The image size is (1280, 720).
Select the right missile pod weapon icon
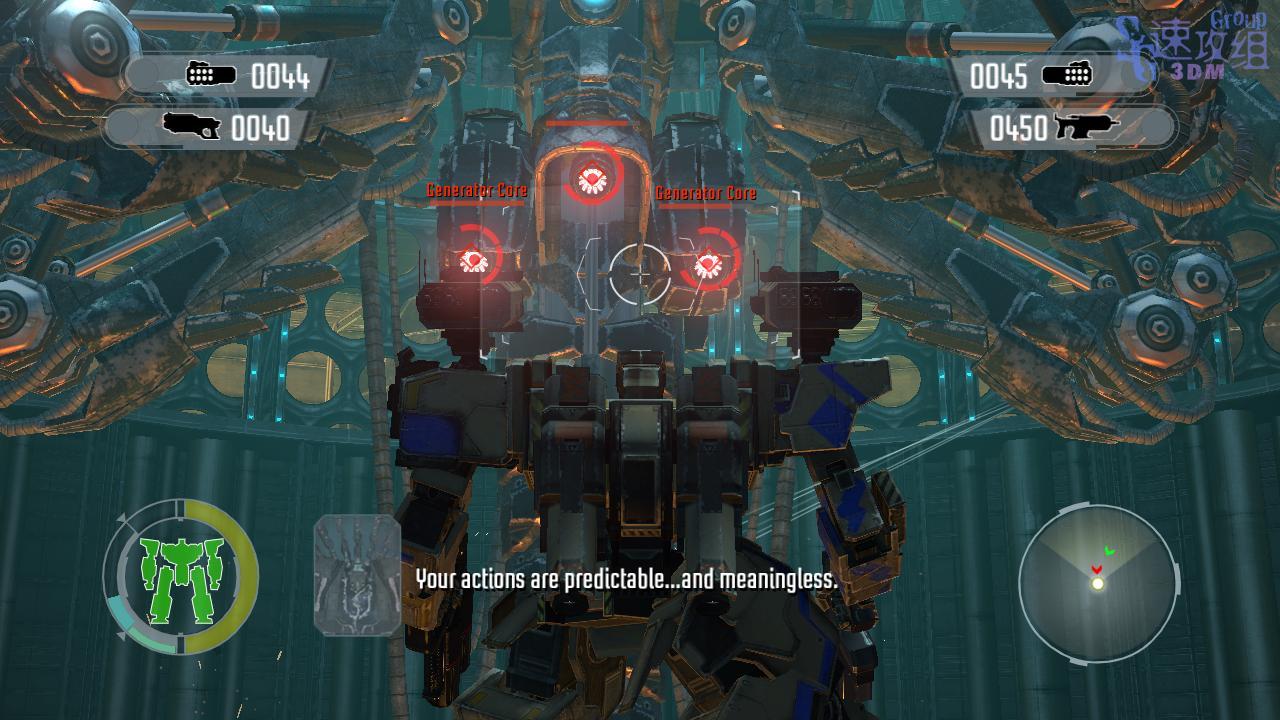[1066, 76]
